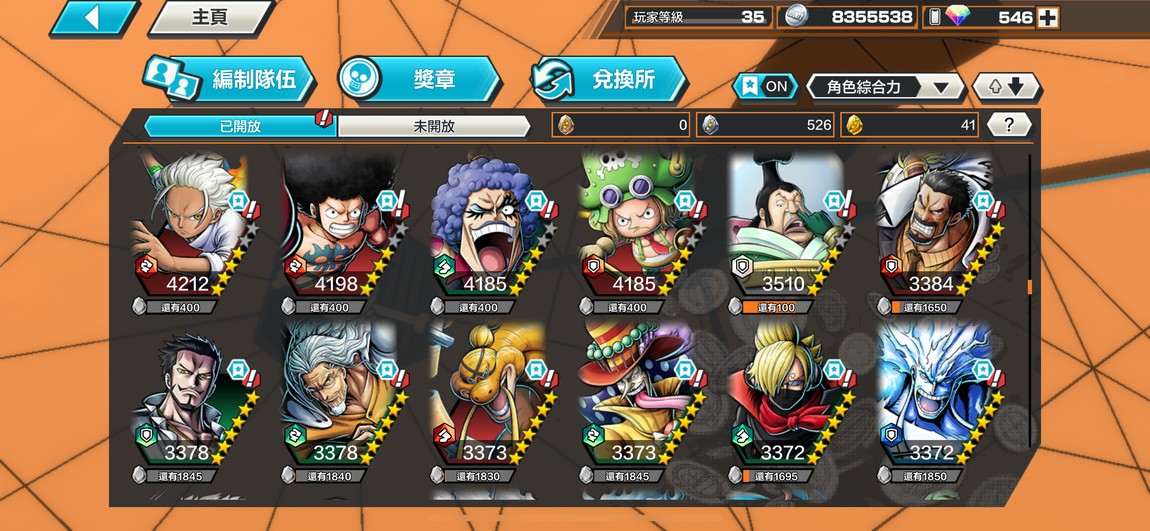
Task: Choose the purple-haired character with 4185 power
Action: 487,230
